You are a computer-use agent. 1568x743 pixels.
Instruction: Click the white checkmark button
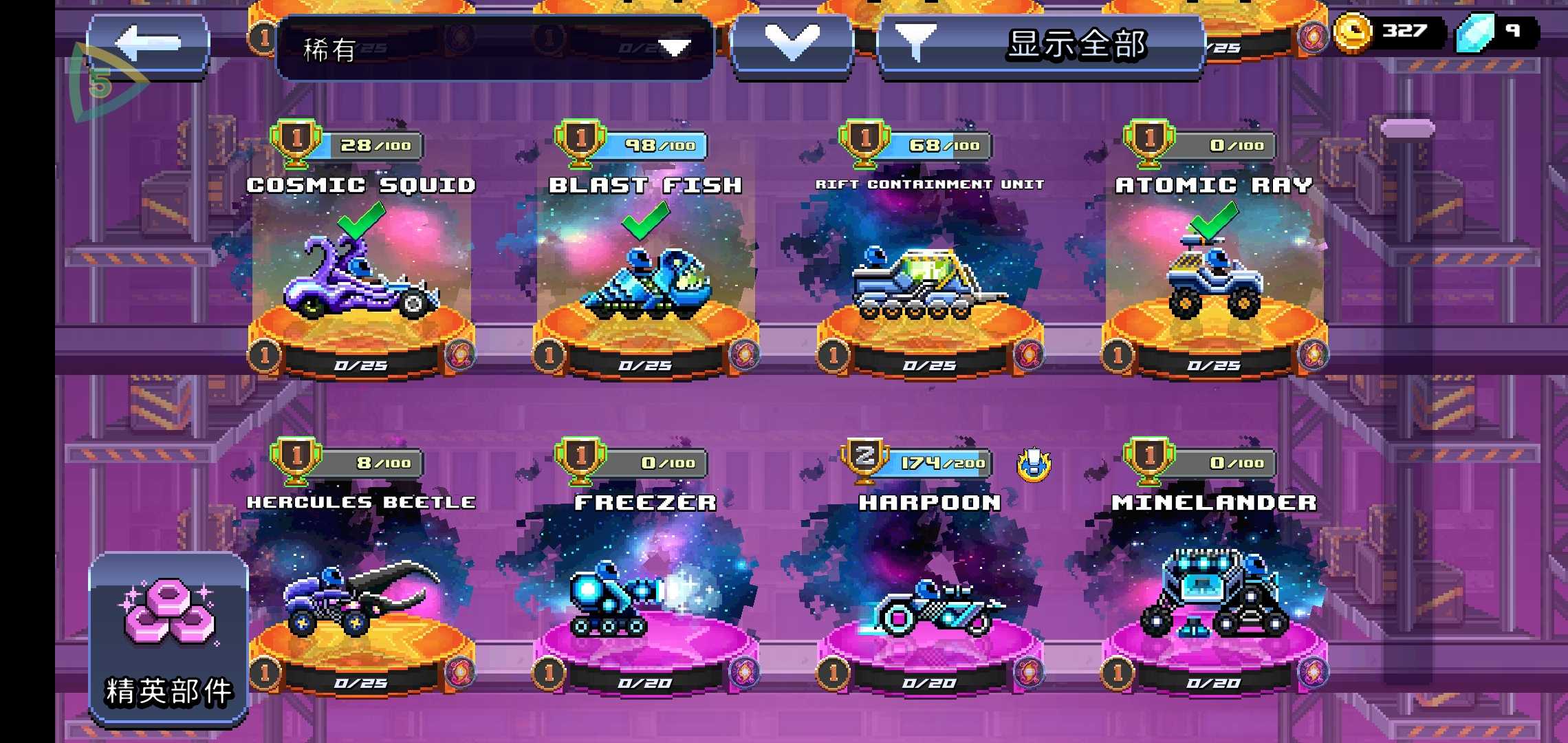[792, 45]
